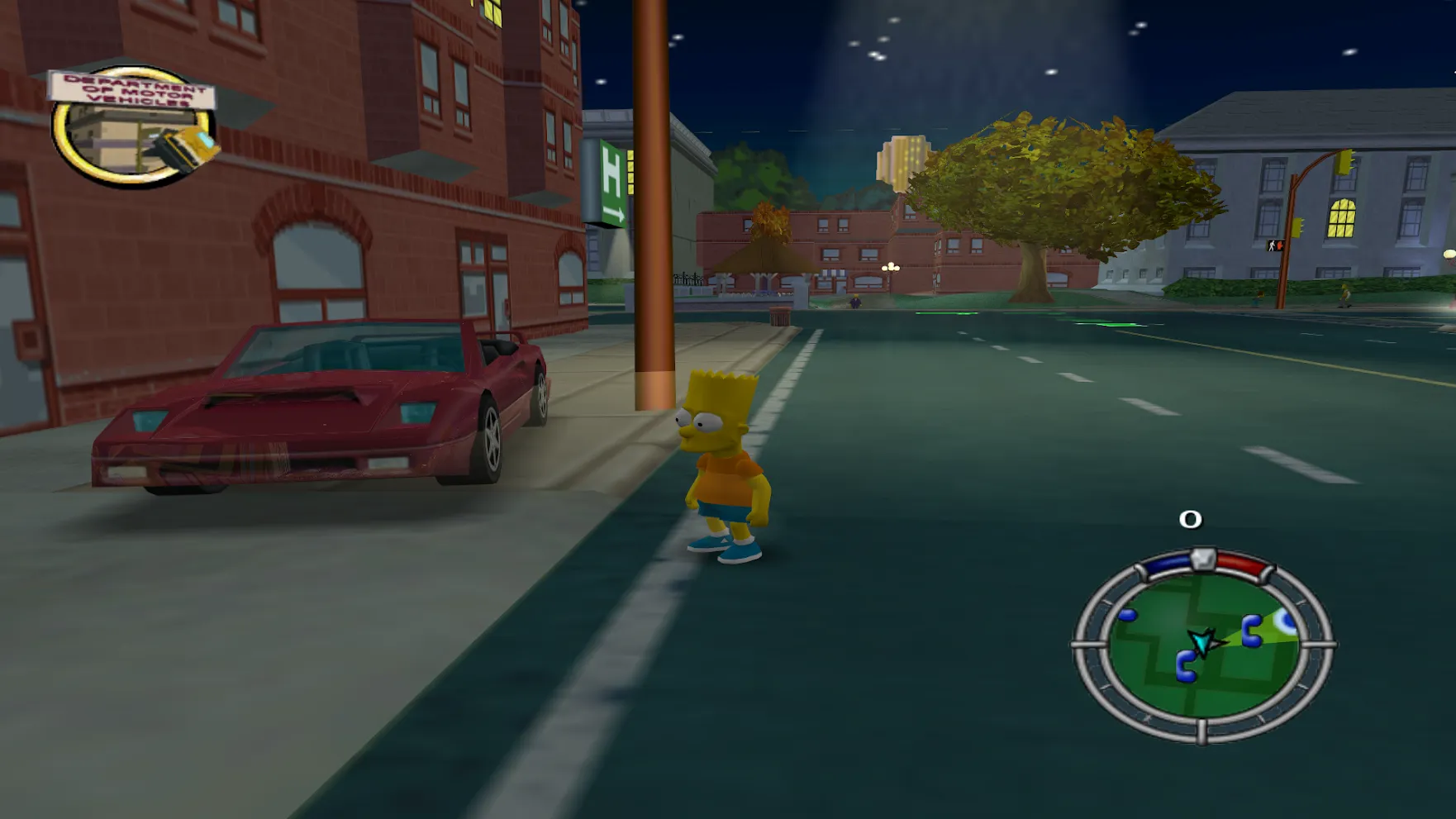Select the red sports car by the curb

click(x=322, y=413)
